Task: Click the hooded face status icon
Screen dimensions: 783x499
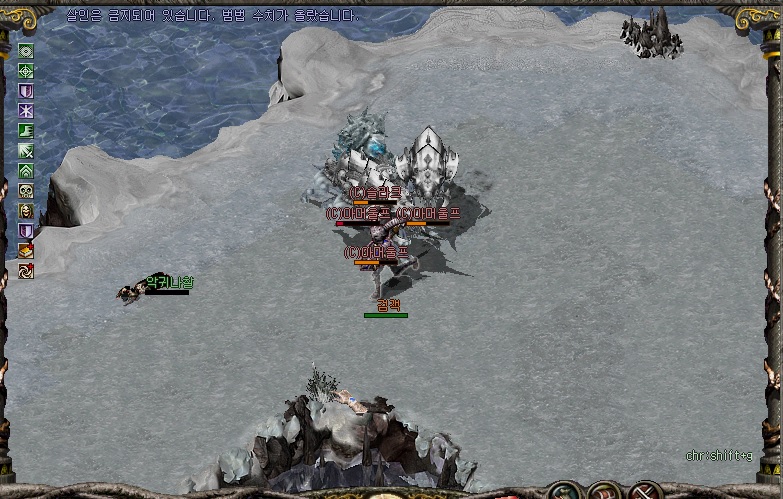Action: [26, 211]
